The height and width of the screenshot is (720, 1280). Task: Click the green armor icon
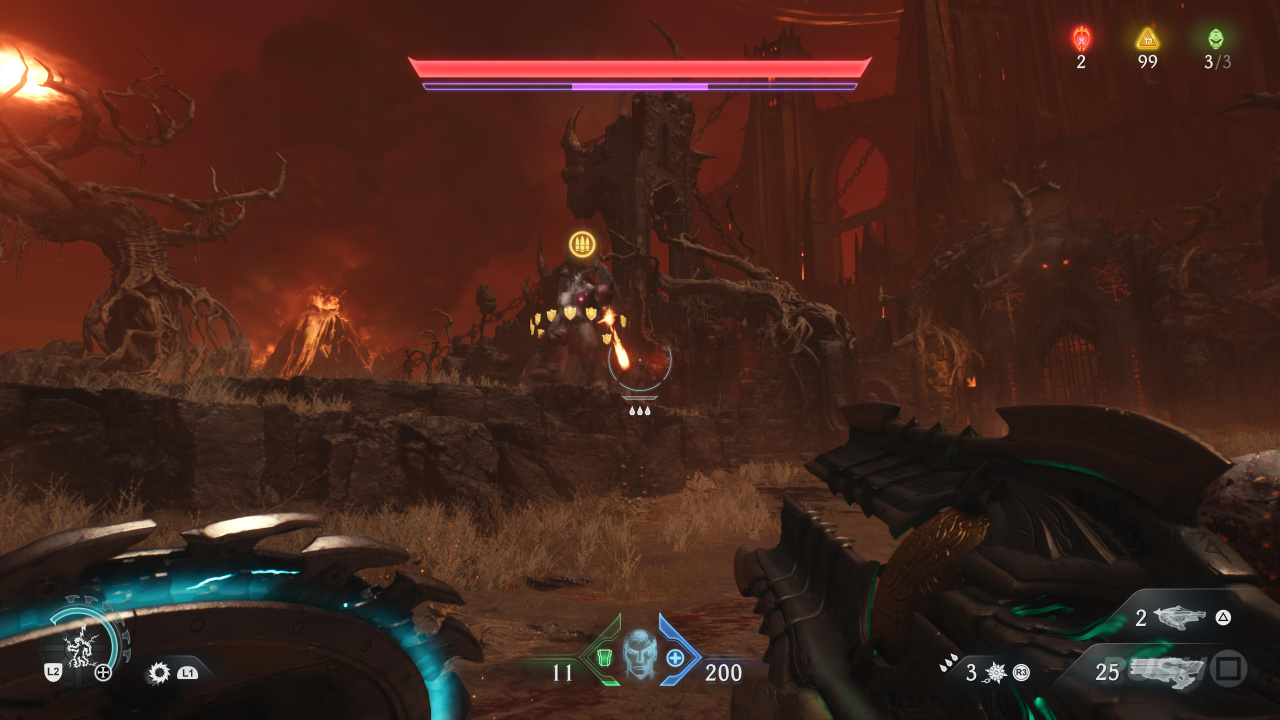604,658
